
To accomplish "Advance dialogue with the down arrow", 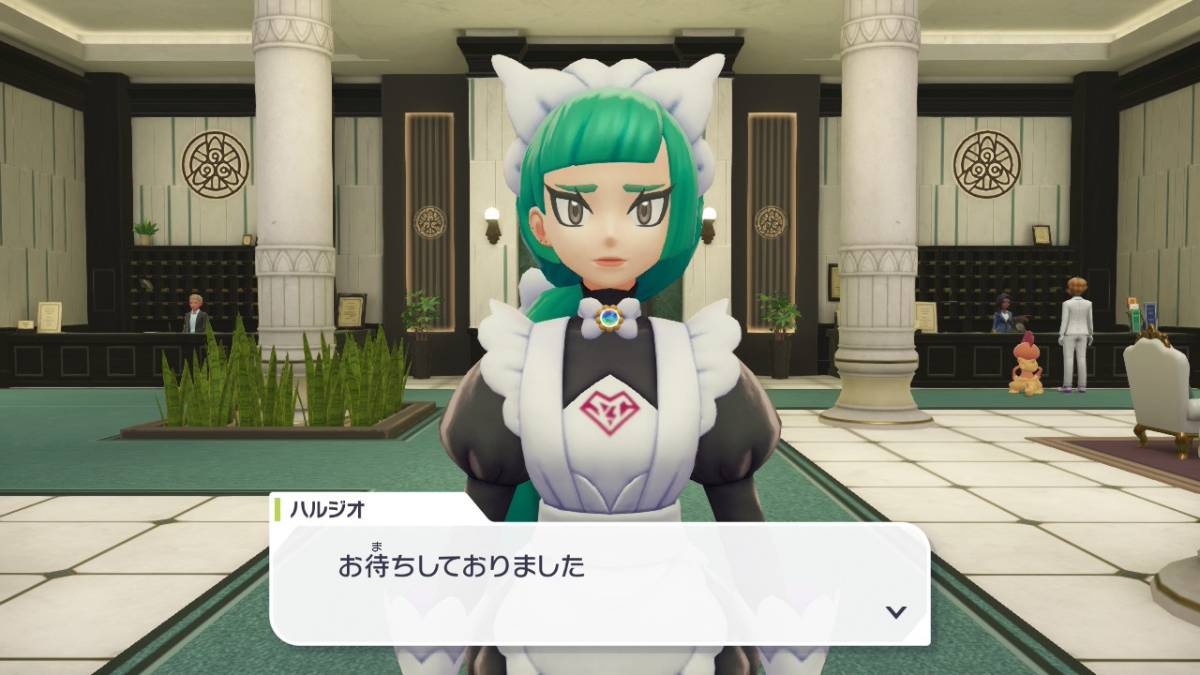I will click(x=896, y=612).
